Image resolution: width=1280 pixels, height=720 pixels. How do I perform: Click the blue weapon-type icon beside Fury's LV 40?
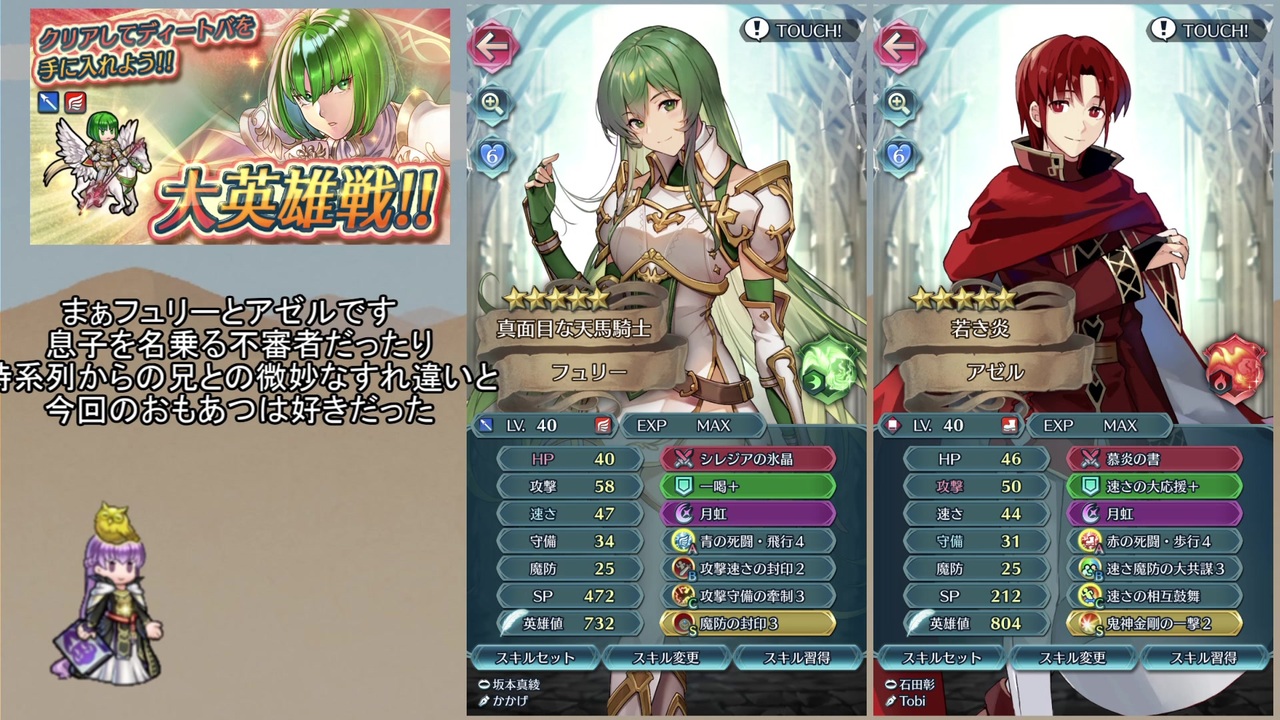[x=488, y=425]
